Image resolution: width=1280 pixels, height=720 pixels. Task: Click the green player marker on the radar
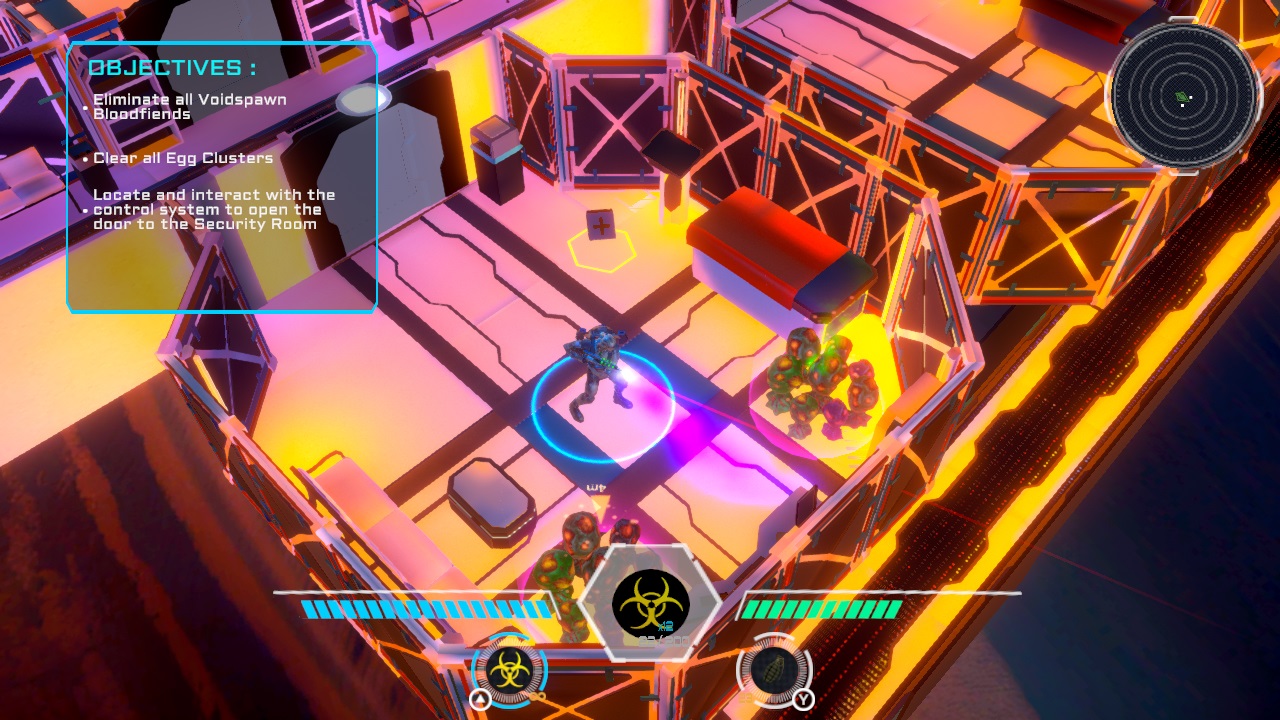[x=1182, y=96]
